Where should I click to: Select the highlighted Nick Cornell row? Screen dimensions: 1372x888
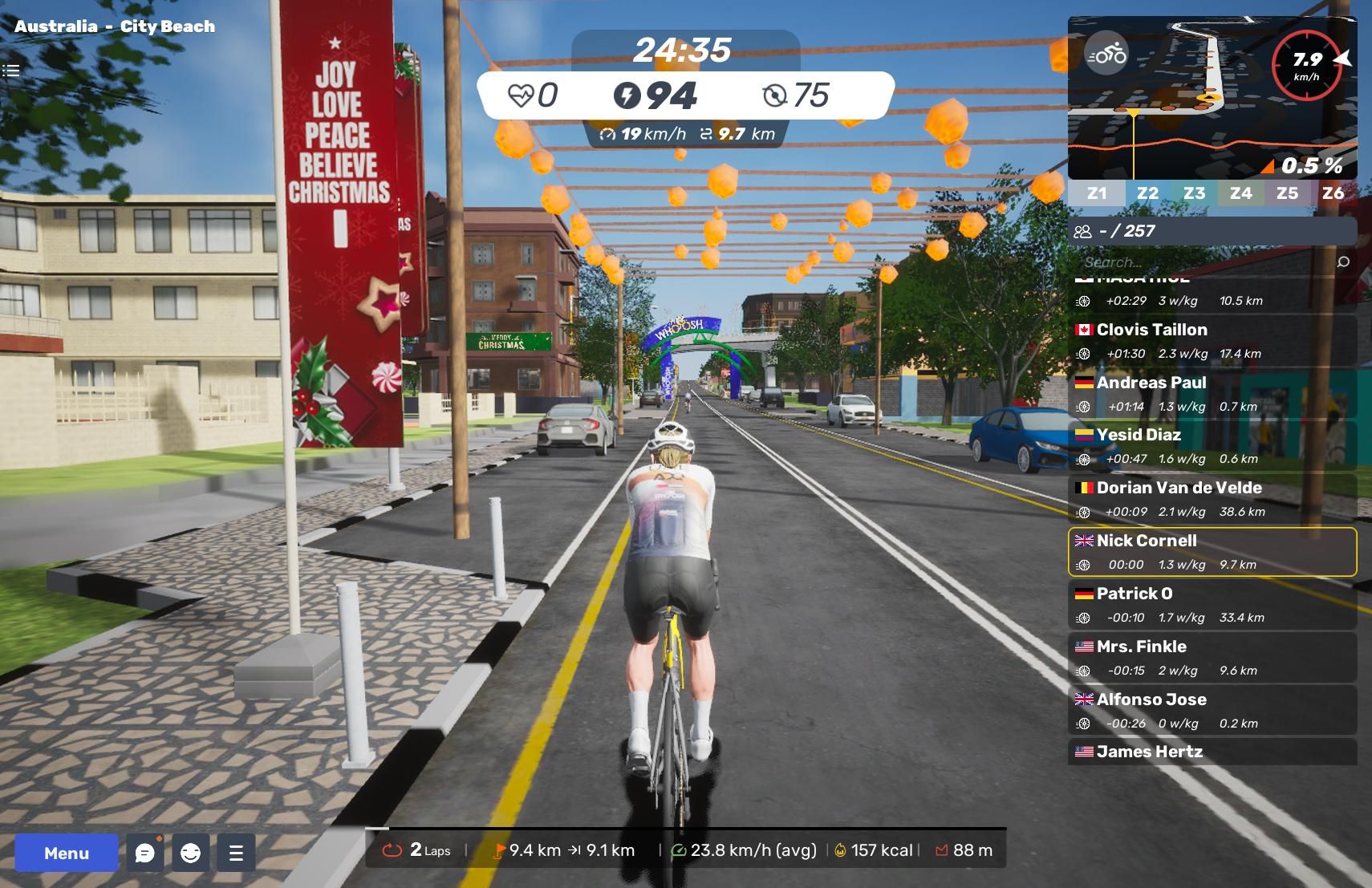[x=1212, y=552]
